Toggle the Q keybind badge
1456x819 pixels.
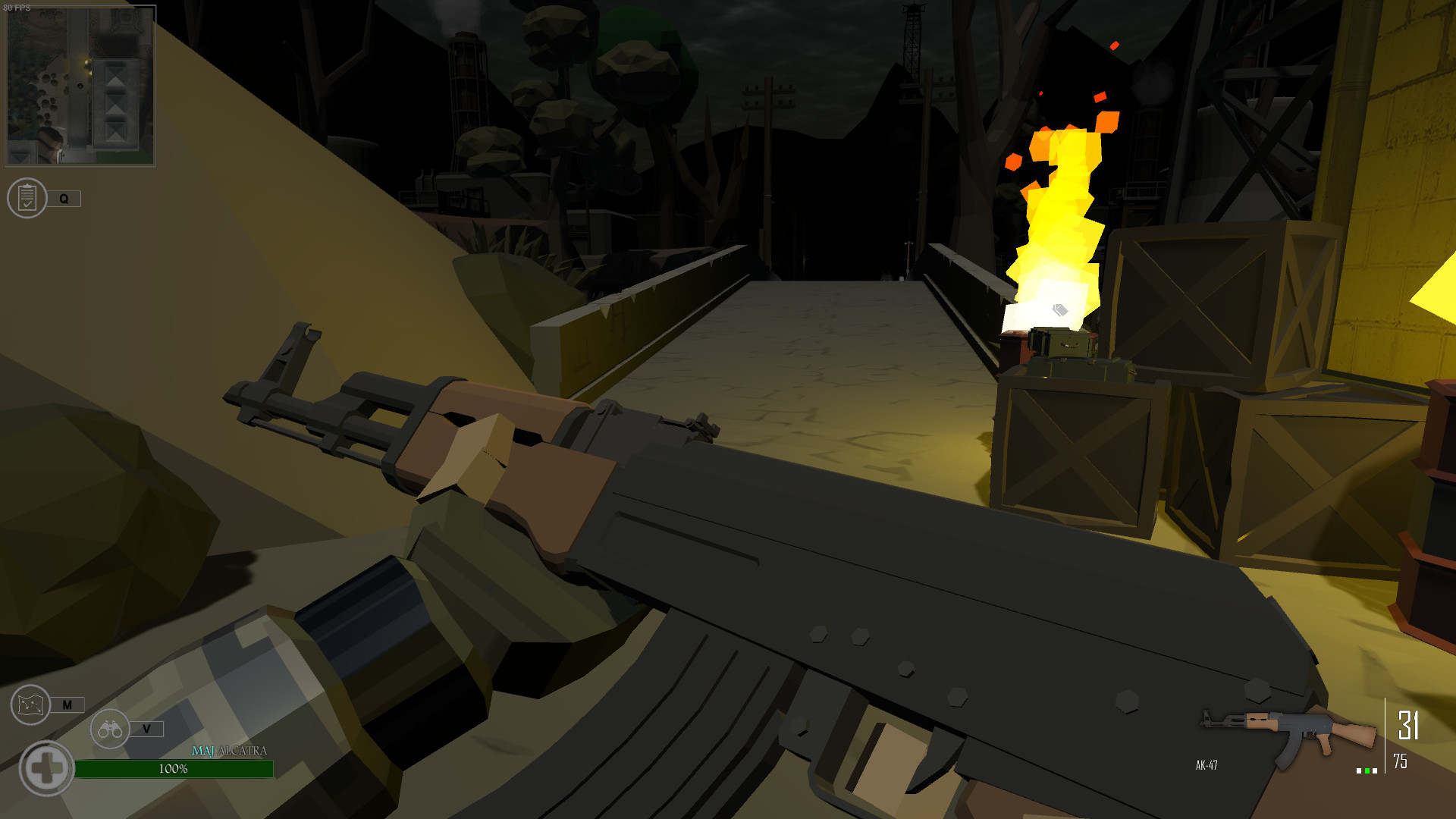[64, 198]
